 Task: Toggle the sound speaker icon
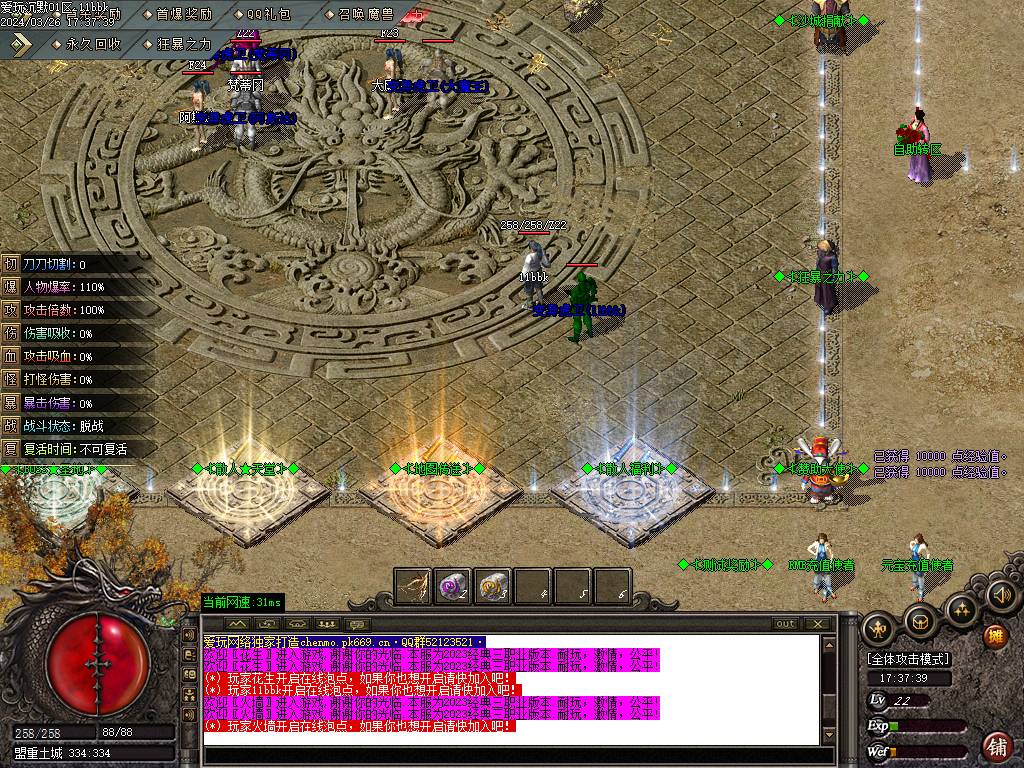1000,596
